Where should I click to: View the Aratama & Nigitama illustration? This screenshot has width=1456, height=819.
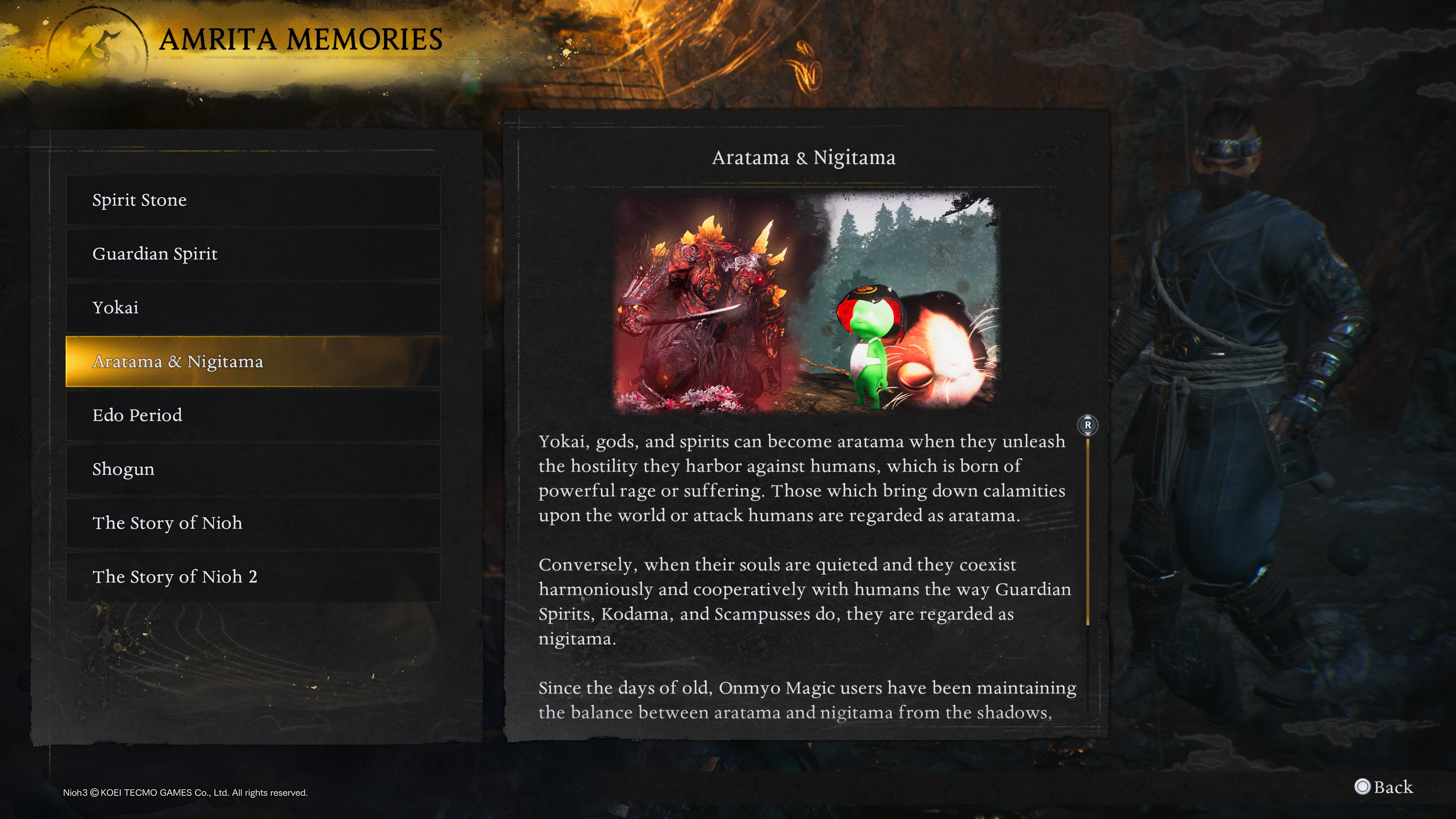point(806,303)
